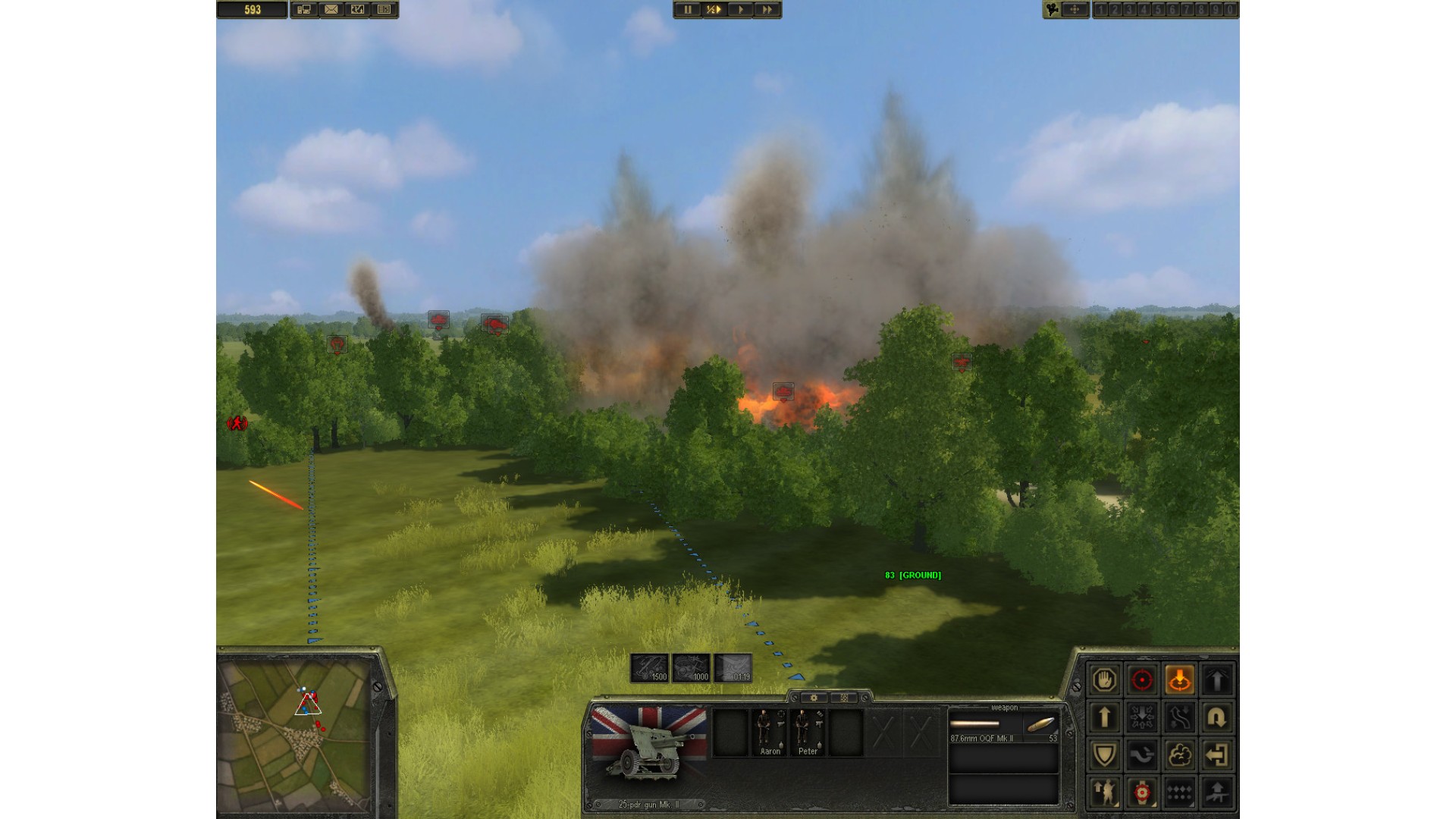Click the exit vehicle arrow command

[x=1217, y=755]
